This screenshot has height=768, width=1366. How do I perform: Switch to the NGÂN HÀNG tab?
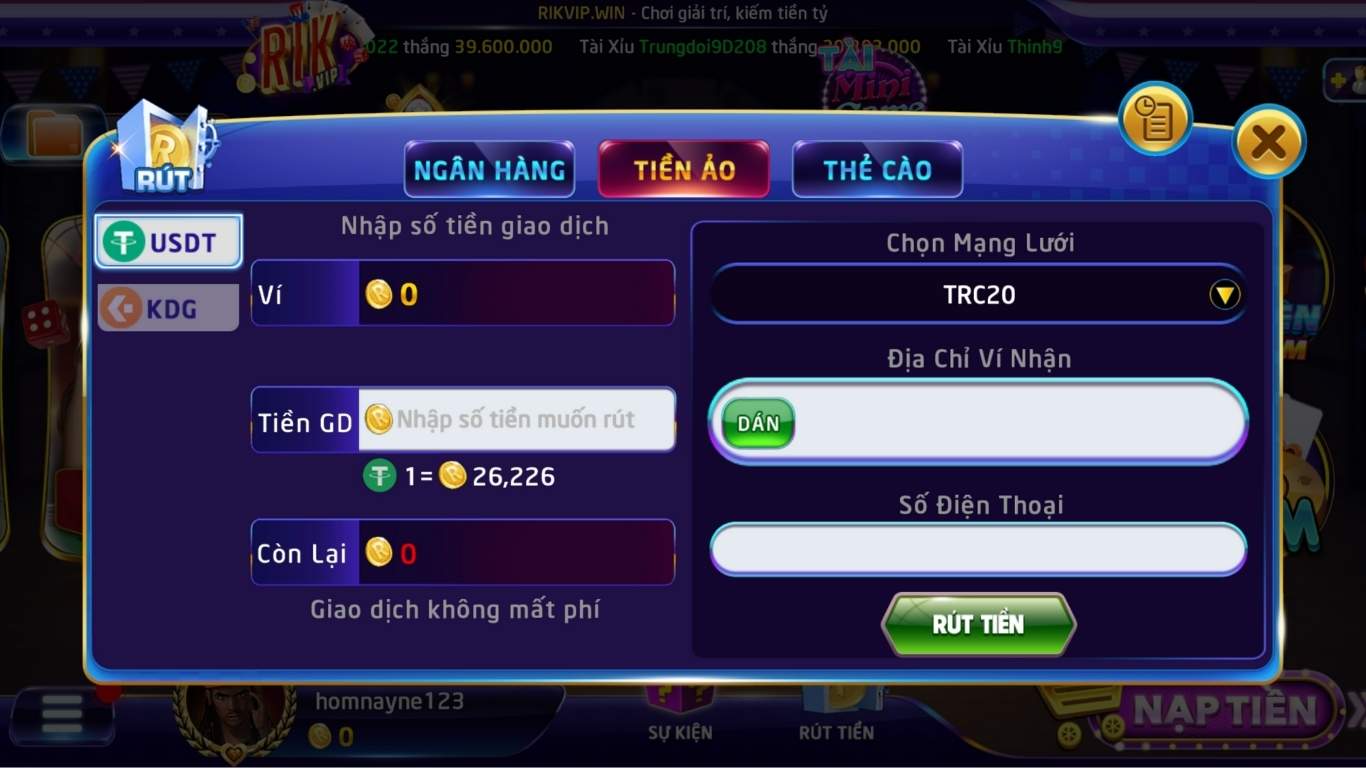[x=489, y=169]
